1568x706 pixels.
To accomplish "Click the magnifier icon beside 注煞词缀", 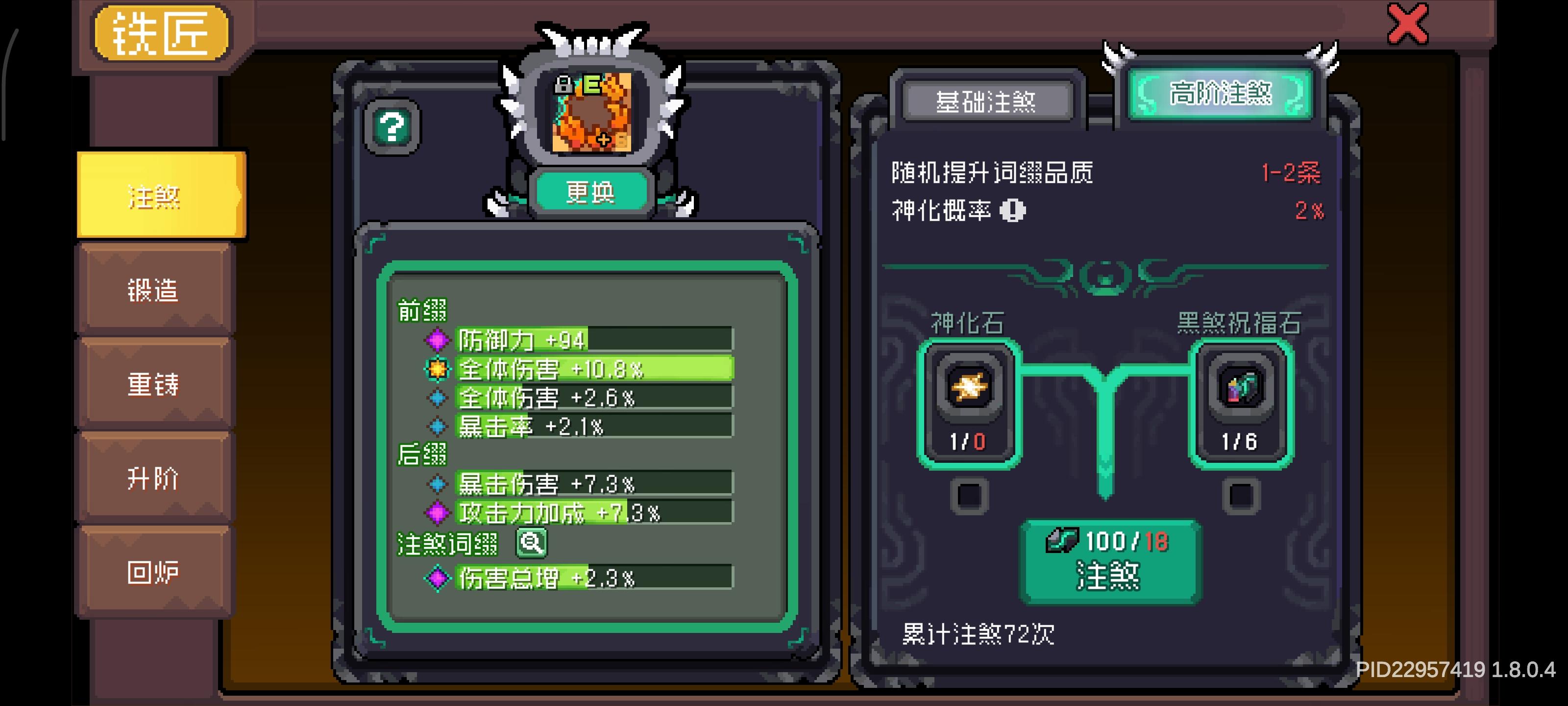I will tap(531, 543).
